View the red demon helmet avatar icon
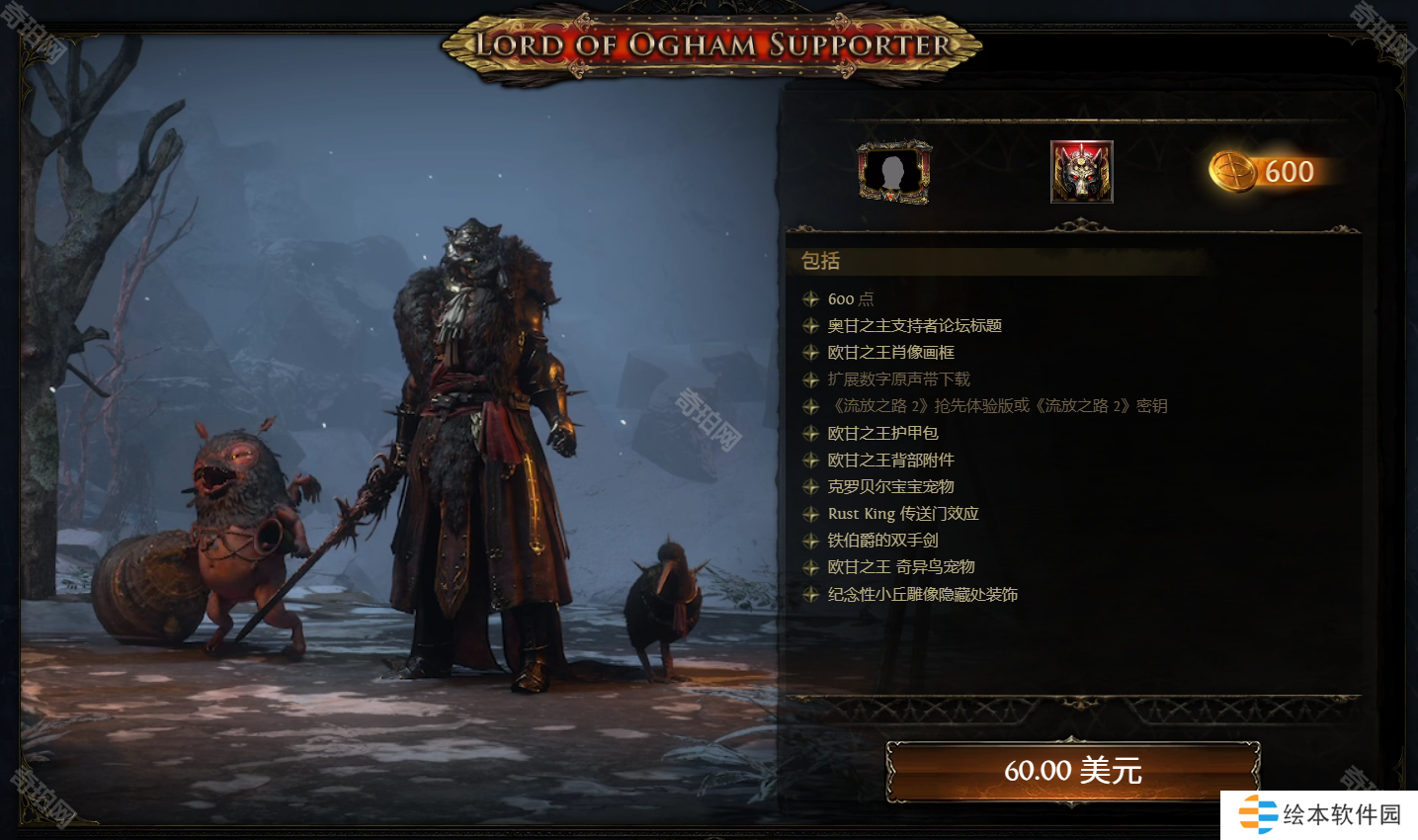 tap(1081, 172)
